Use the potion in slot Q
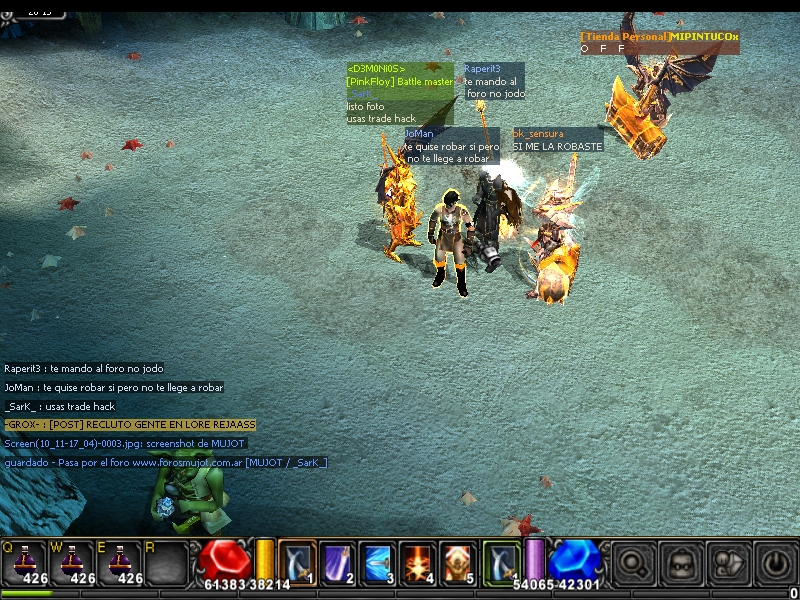800x600 pixels. click(x=24, y=564)
